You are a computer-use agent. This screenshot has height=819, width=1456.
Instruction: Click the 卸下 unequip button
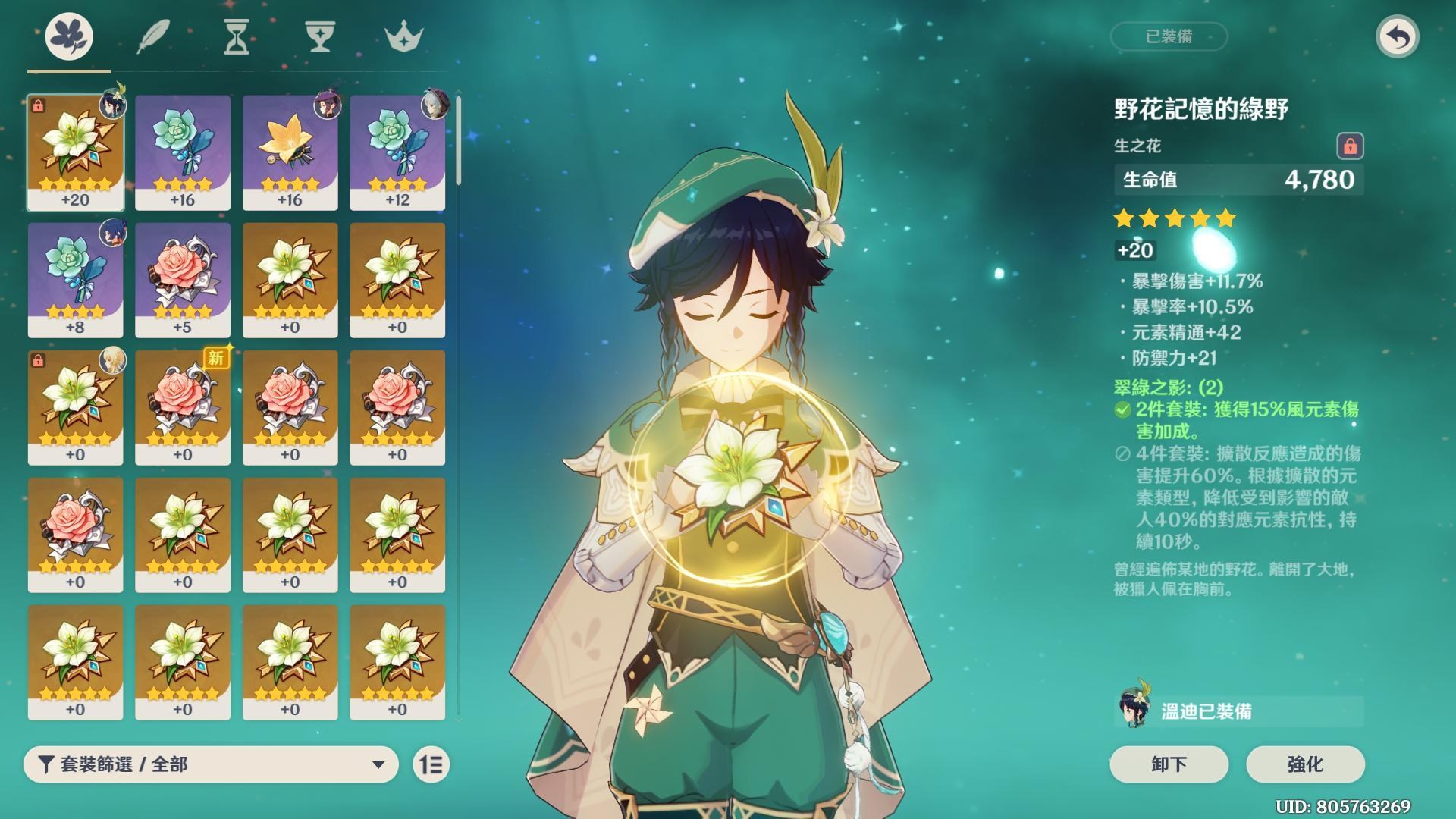coord(1169,764)
